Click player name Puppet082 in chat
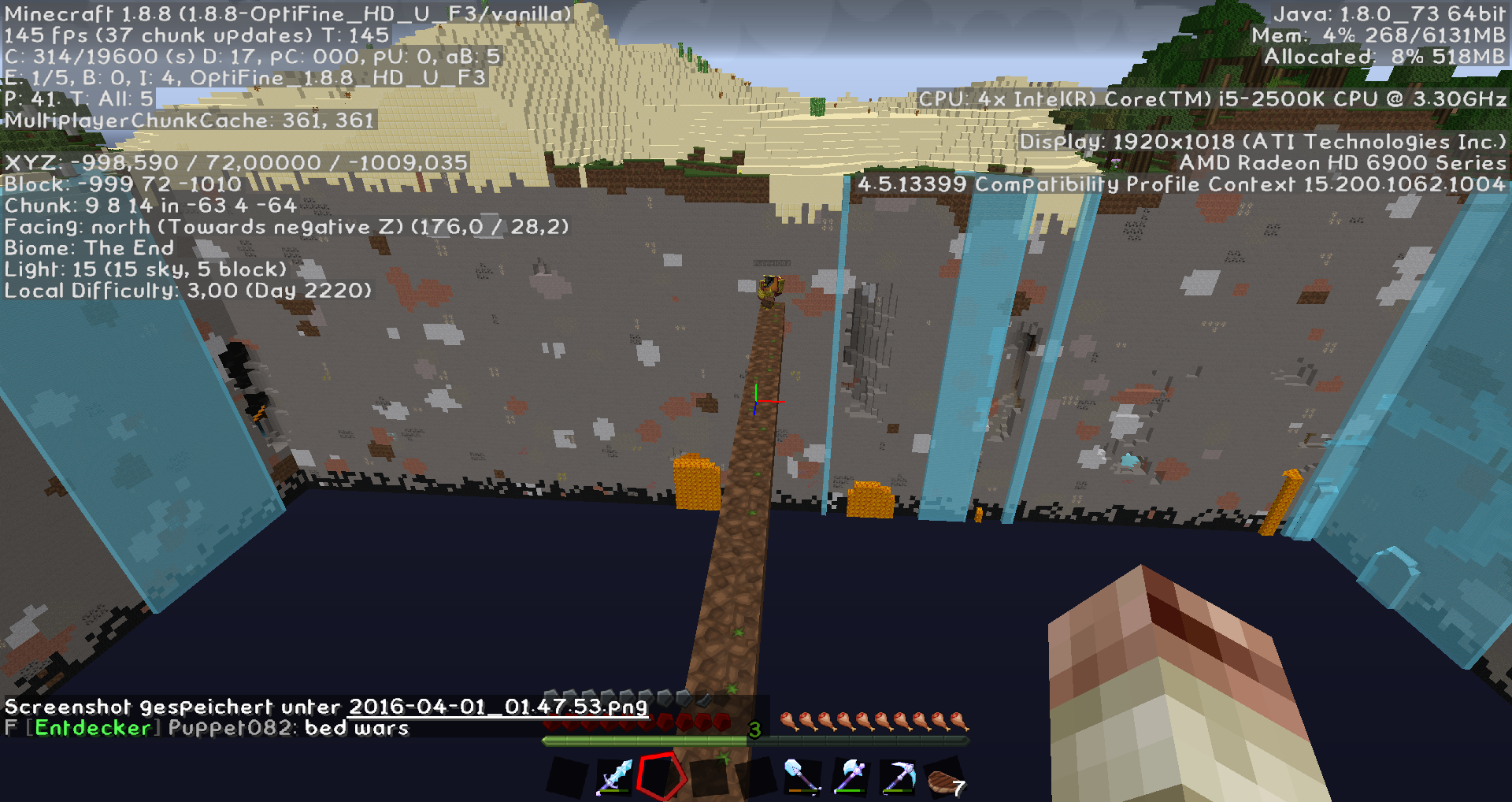 pos(232,728)
